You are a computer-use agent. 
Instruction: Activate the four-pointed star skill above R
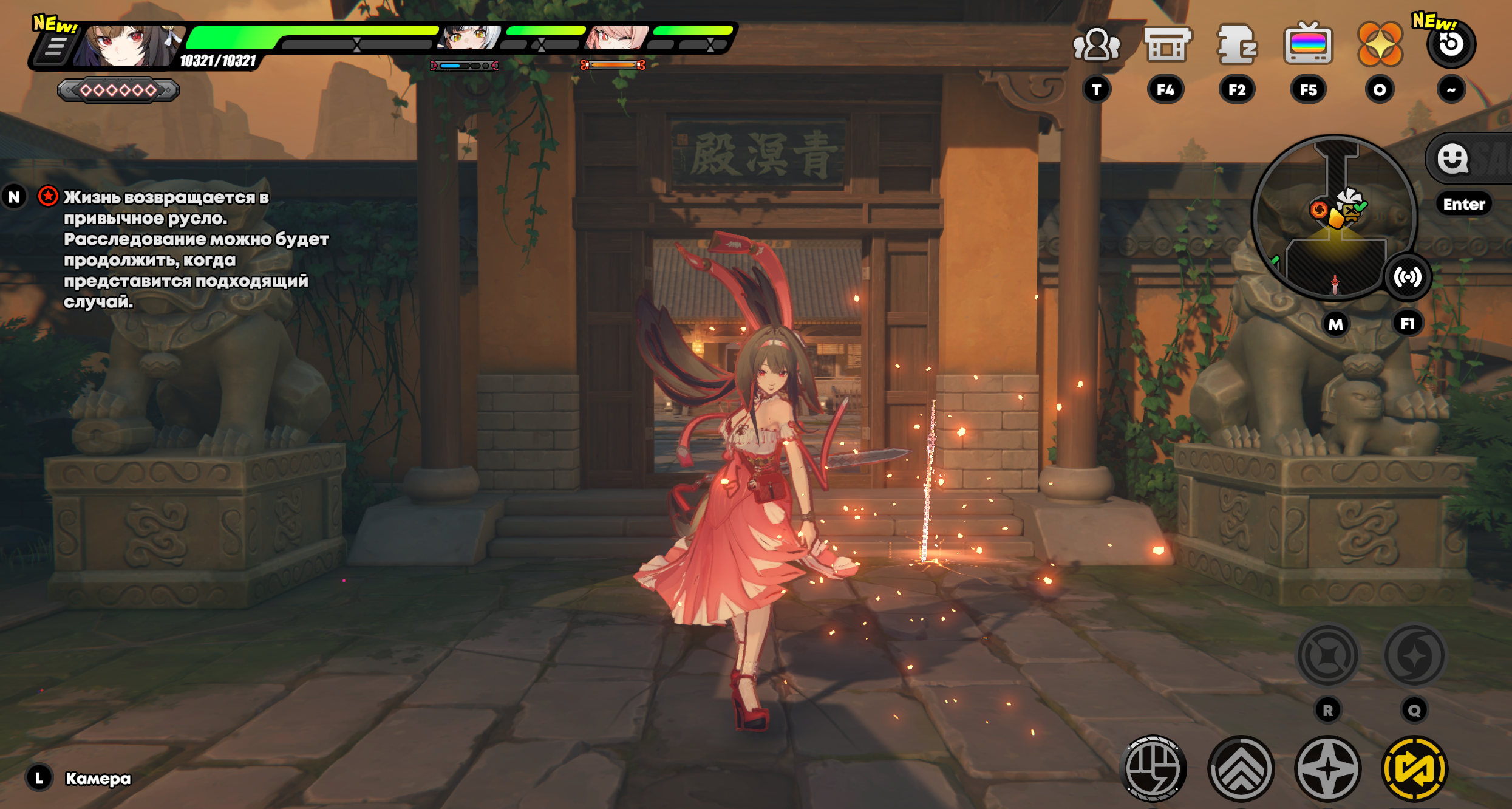point(1328,656)
